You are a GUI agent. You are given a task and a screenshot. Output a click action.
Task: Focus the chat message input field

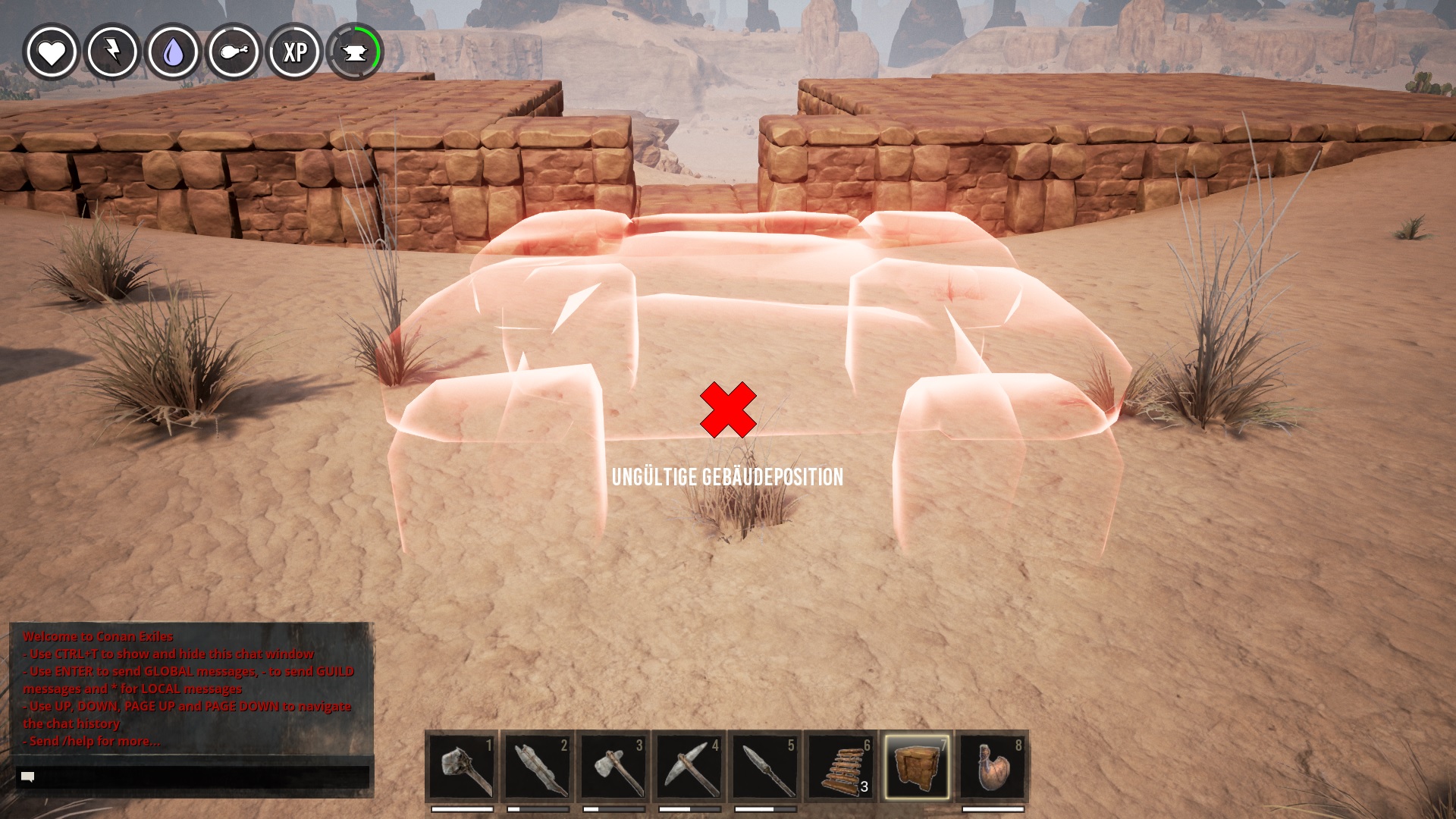tap(193, 777)
